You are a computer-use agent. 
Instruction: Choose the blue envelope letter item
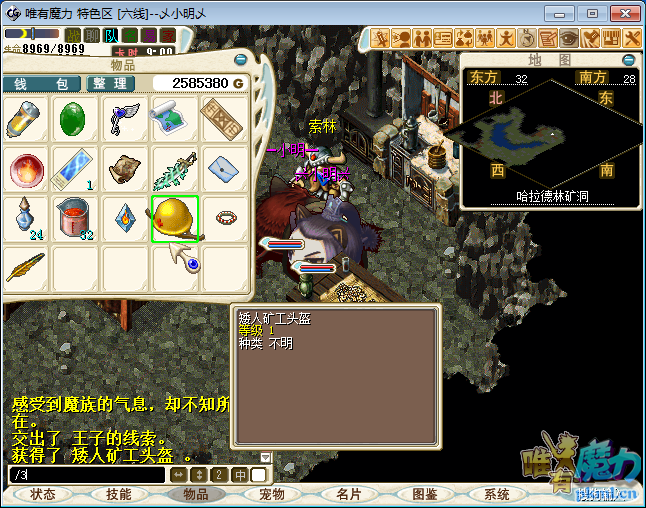coord(224,169)
